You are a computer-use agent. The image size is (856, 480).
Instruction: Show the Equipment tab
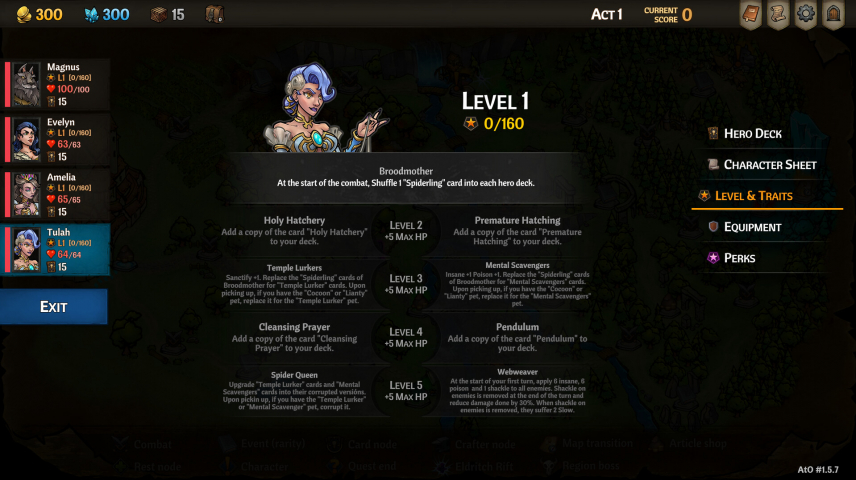tap(752, 227)
